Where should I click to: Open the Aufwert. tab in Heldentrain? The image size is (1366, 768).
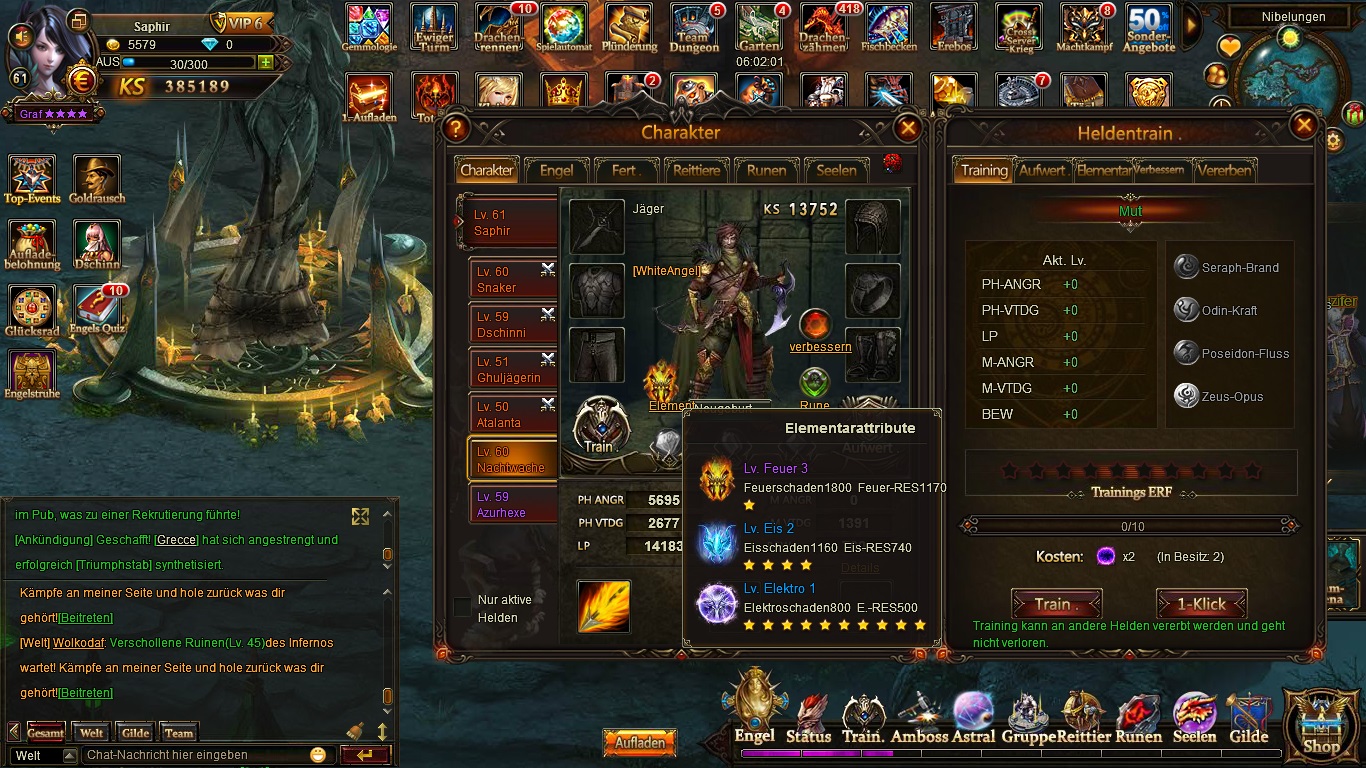(x=1043, y=170)
